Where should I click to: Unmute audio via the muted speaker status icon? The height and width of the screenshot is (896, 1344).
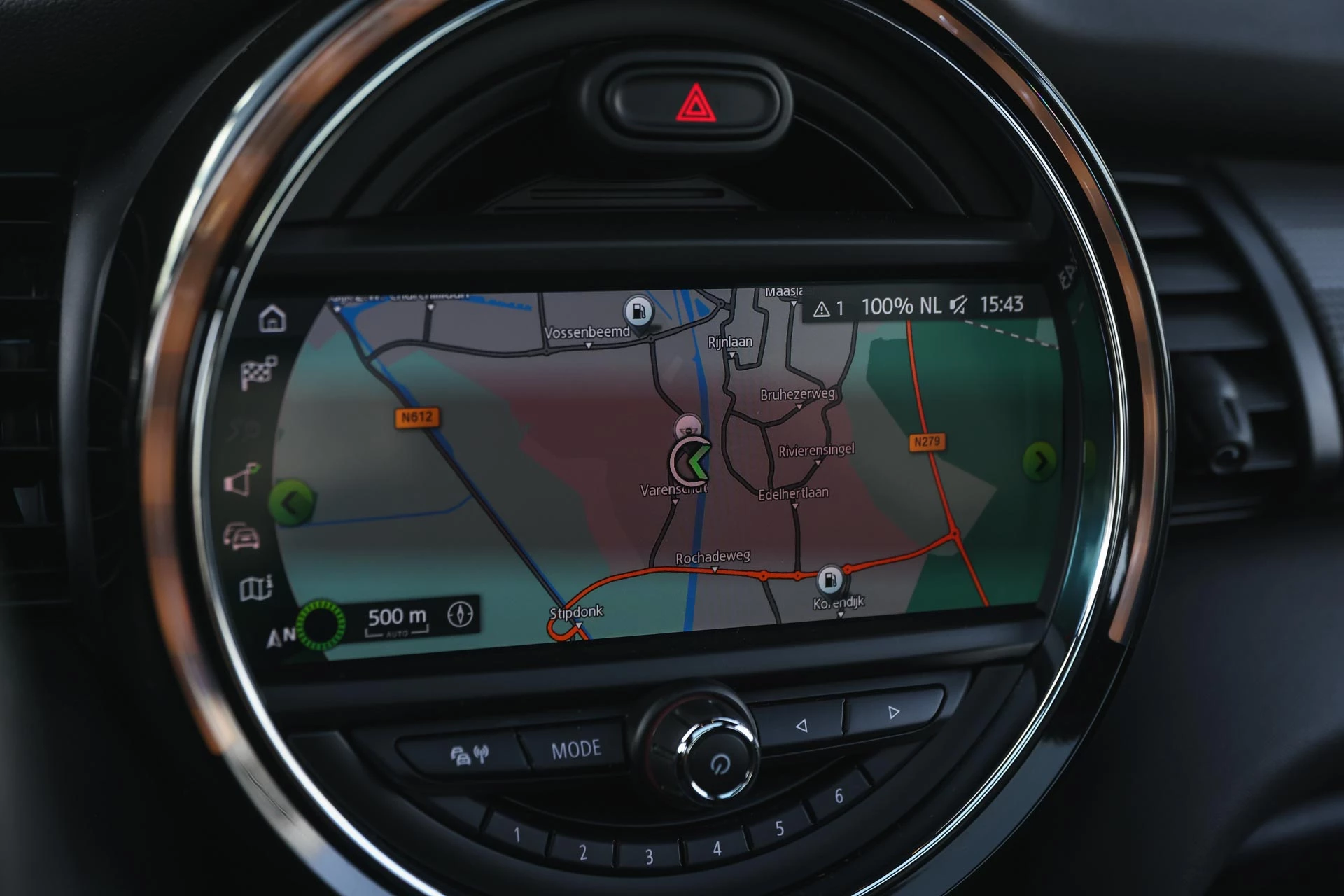[x=959, y=304]
